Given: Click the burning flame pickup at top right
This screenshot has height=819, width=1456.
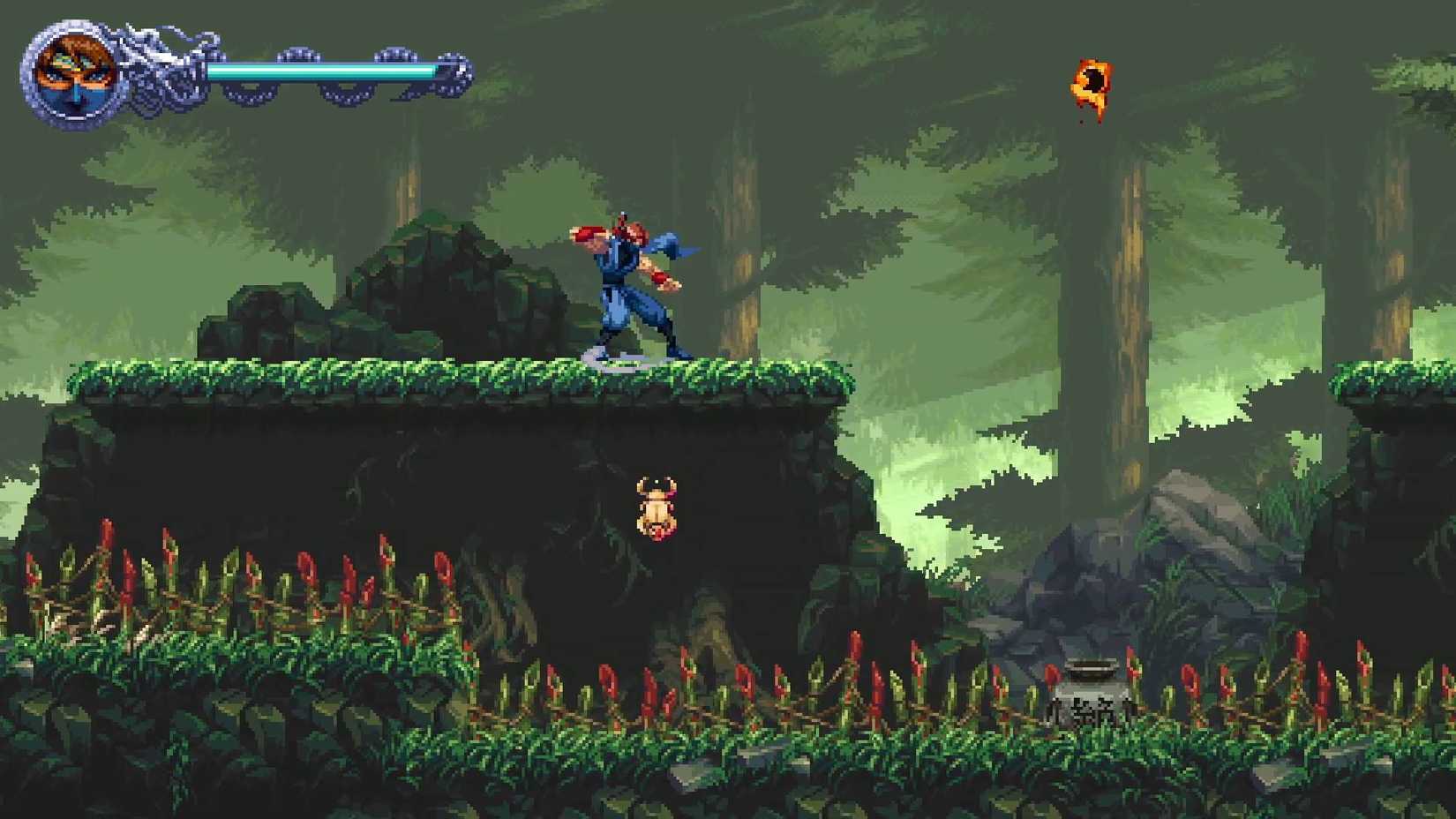Looking at the screenshot, I should [1092, 84].
